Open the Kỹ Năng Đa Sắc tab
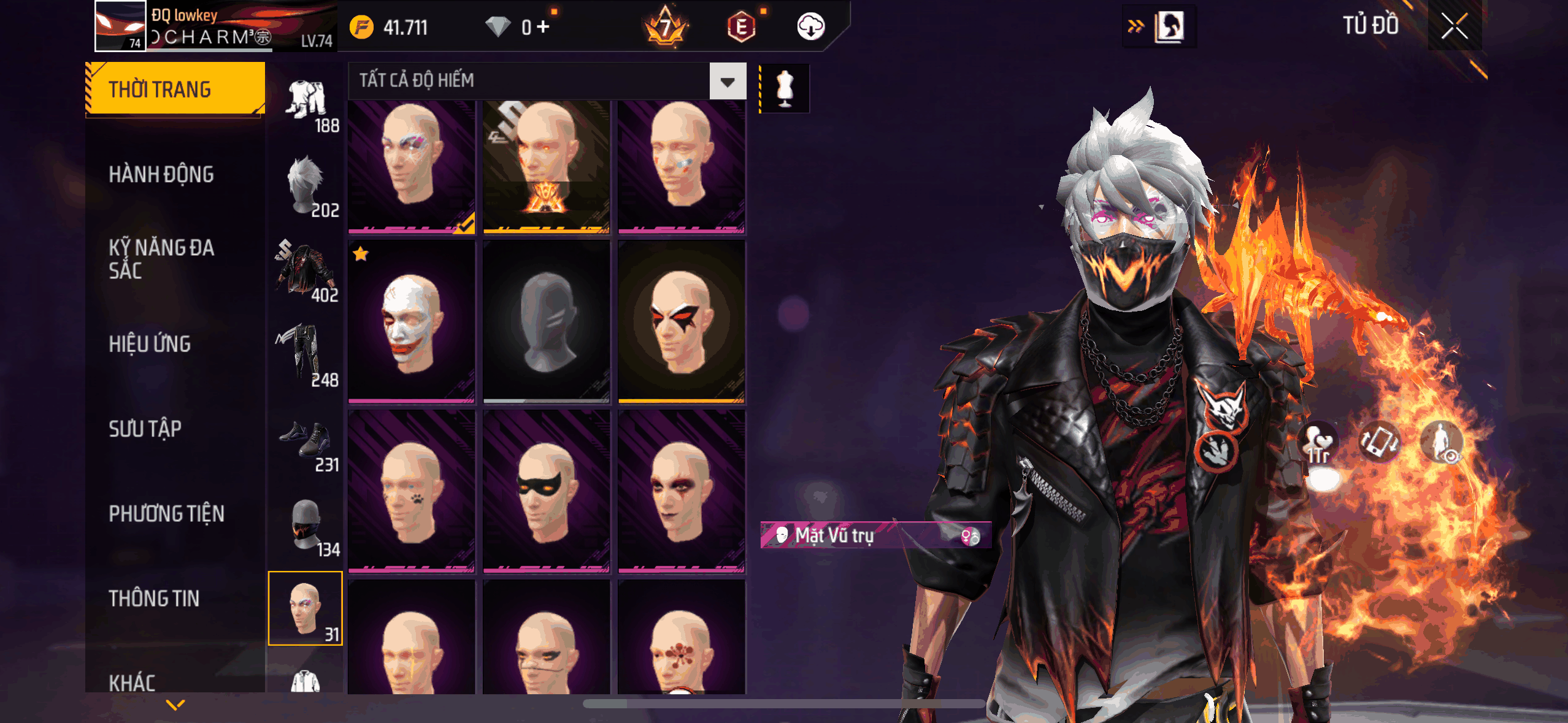Screen dimensions: 1568x723 point(161,259)
